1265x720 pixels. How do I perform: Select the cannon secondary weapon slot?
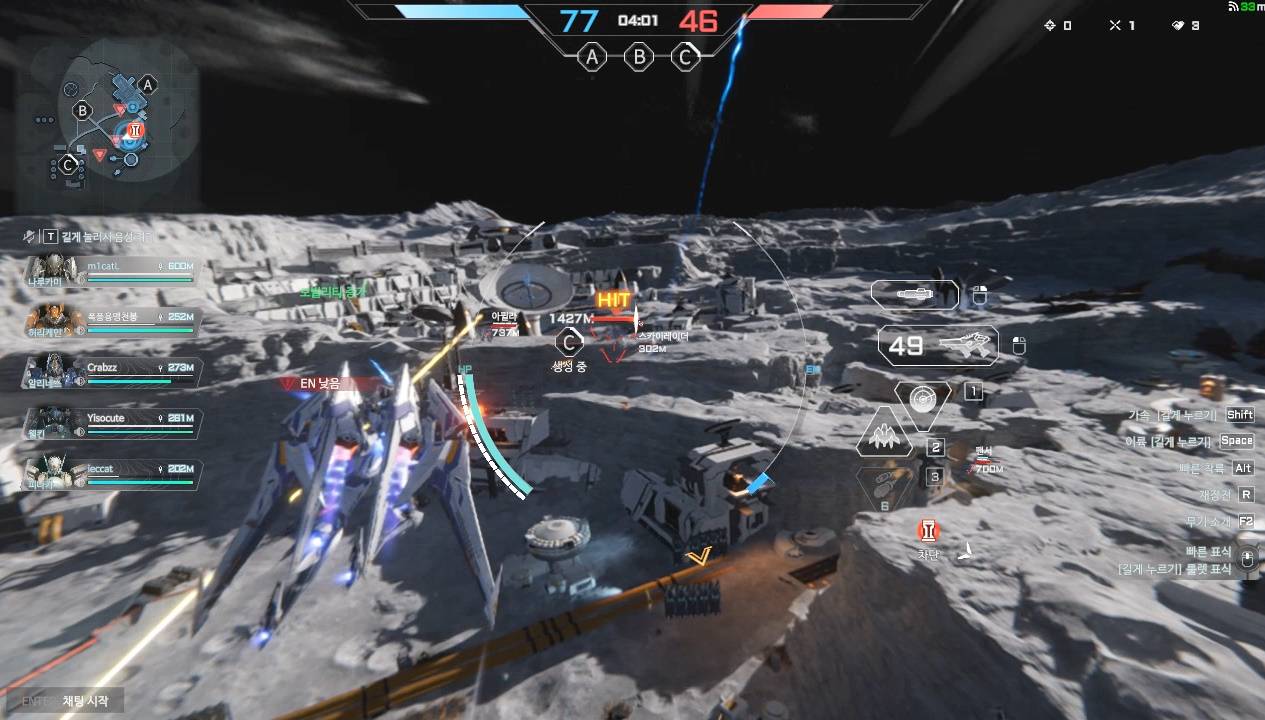tap(914, 294)
